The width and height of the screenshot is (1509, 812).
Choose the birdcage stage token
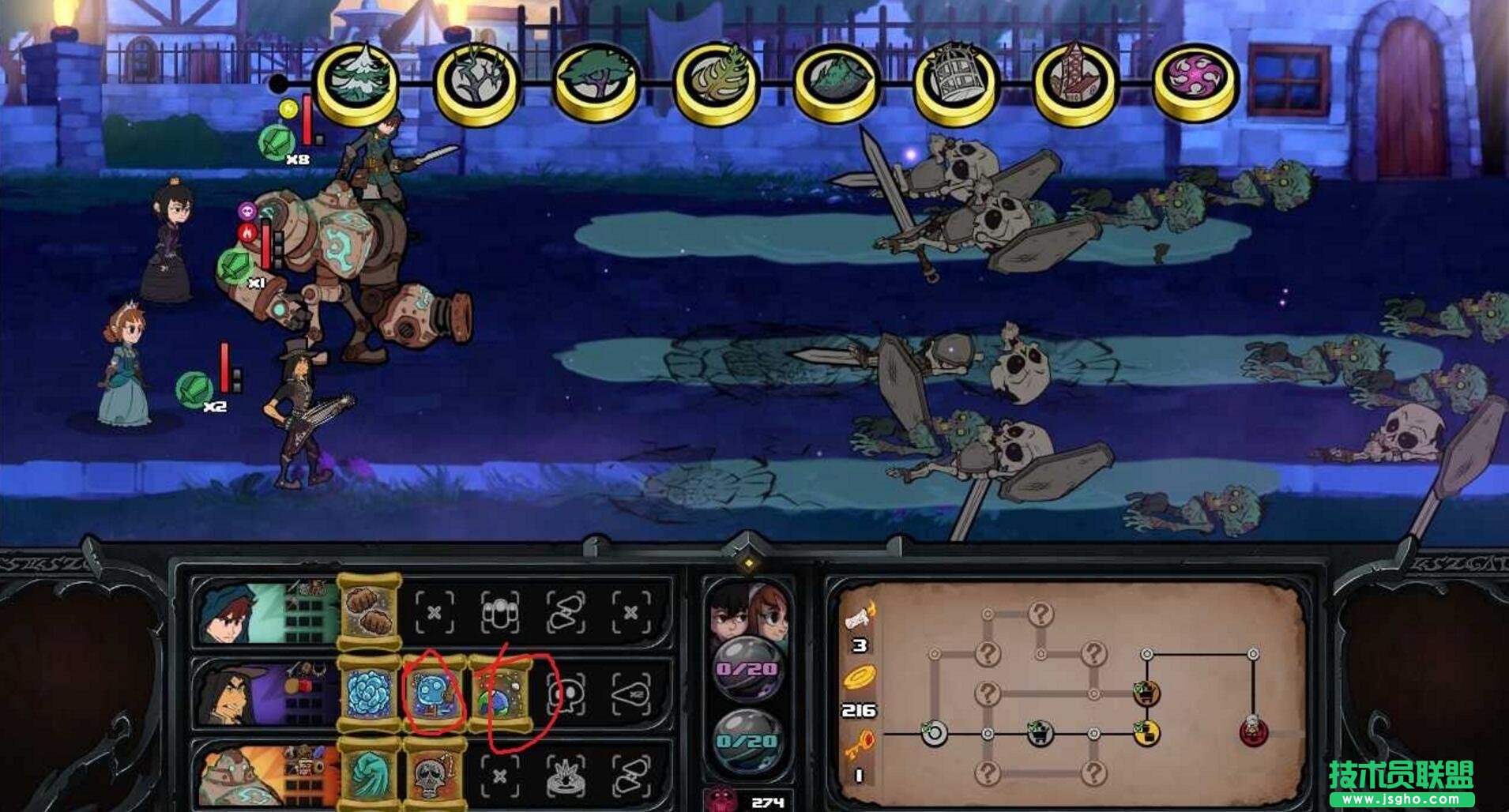pos(956,81)
